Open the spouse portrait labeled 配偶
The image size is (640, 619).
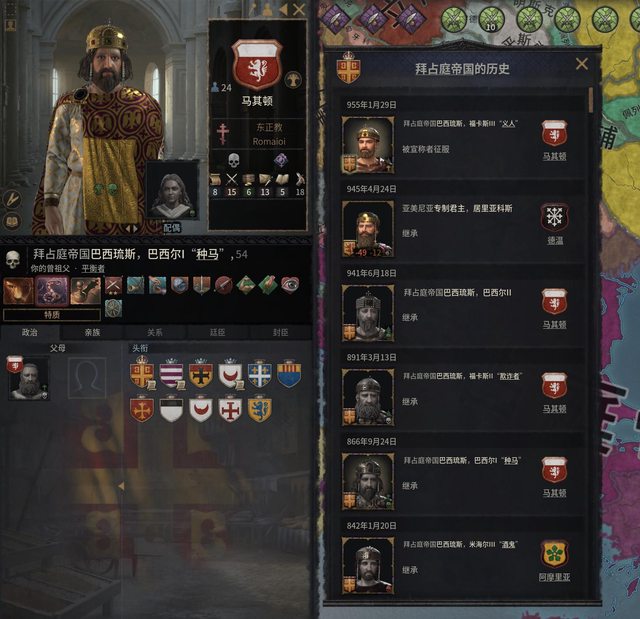click(x=171, y=190)
